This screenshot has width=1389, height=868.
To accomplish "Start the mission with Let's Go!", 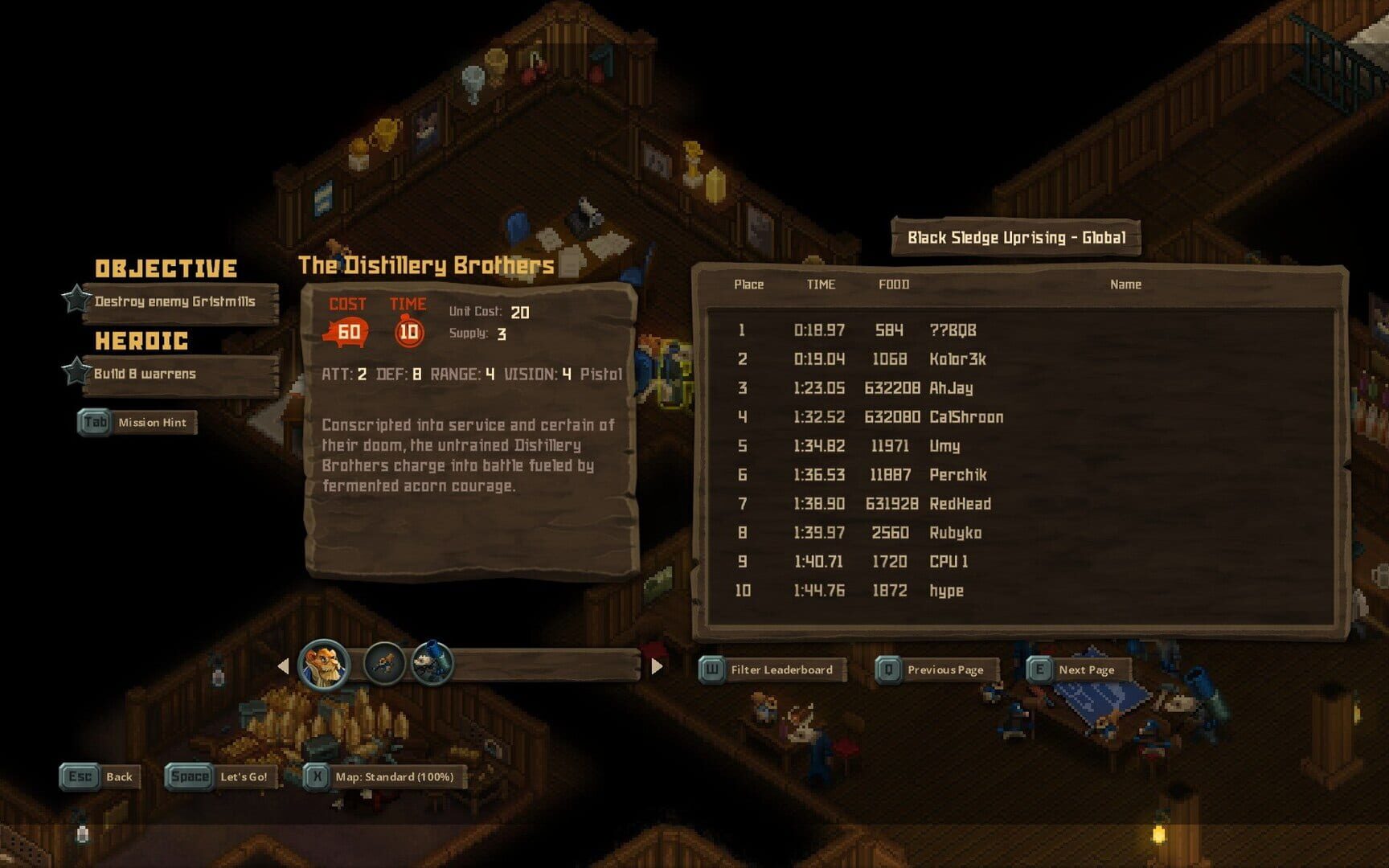I will click(222, 776).
